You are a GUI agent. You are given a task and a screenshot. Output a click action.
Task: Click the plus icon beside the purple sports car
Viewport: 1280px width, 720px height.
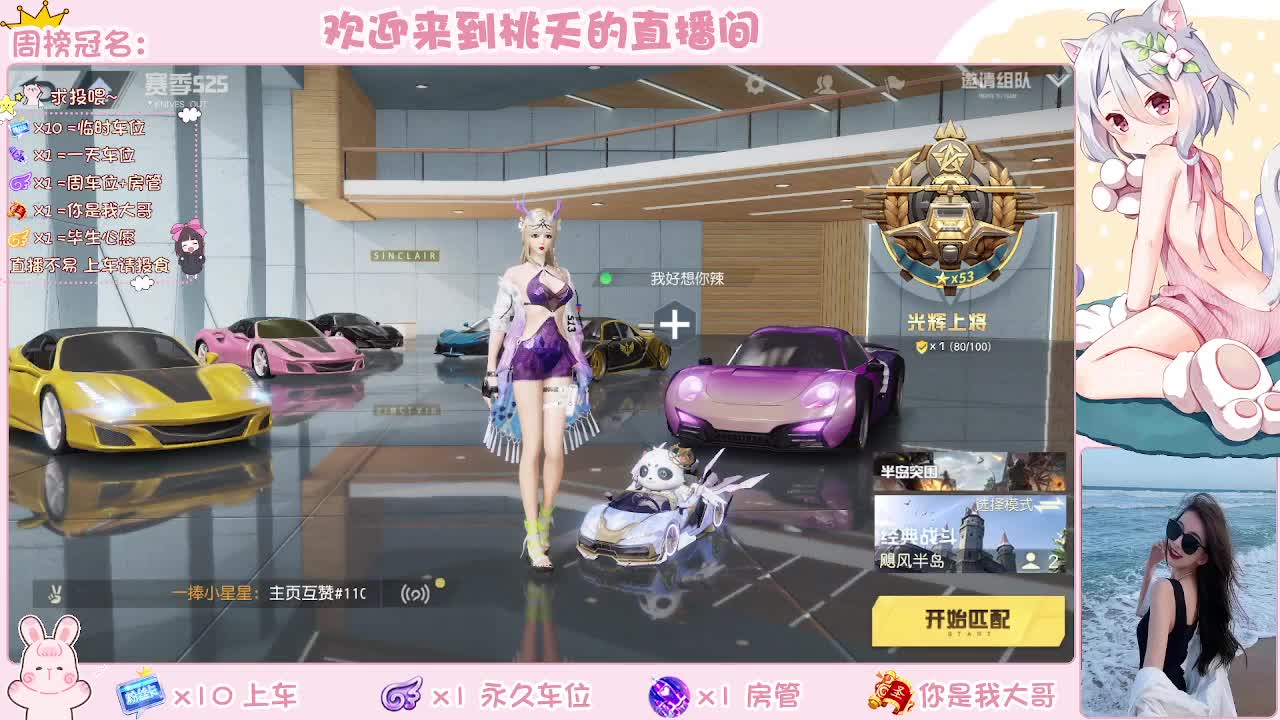tap(677, 321)
